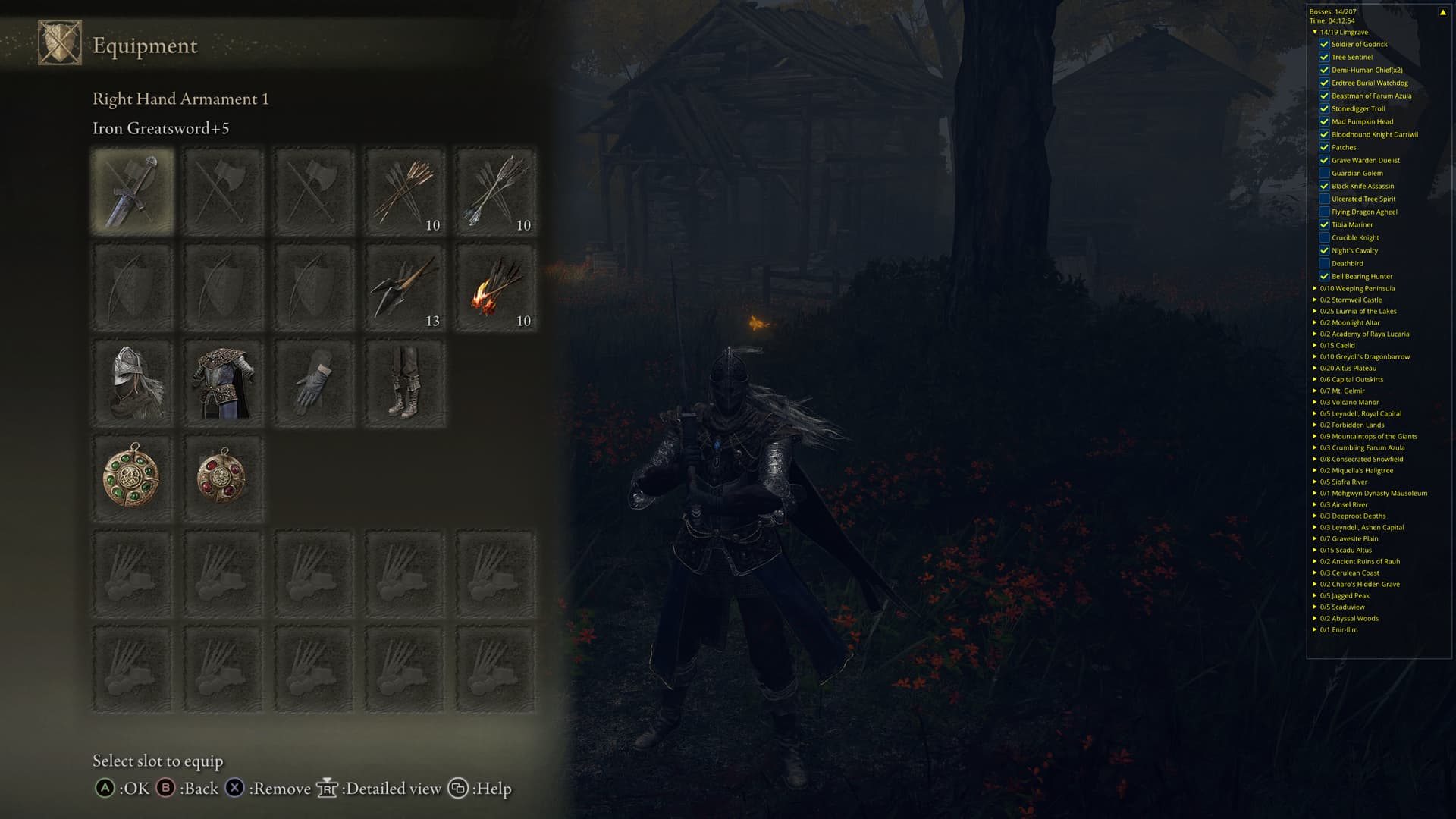Screen dimensions: 1456x819
Task: Select the Iron Greatsword weapon slot
Action: (x=133, y=191)
